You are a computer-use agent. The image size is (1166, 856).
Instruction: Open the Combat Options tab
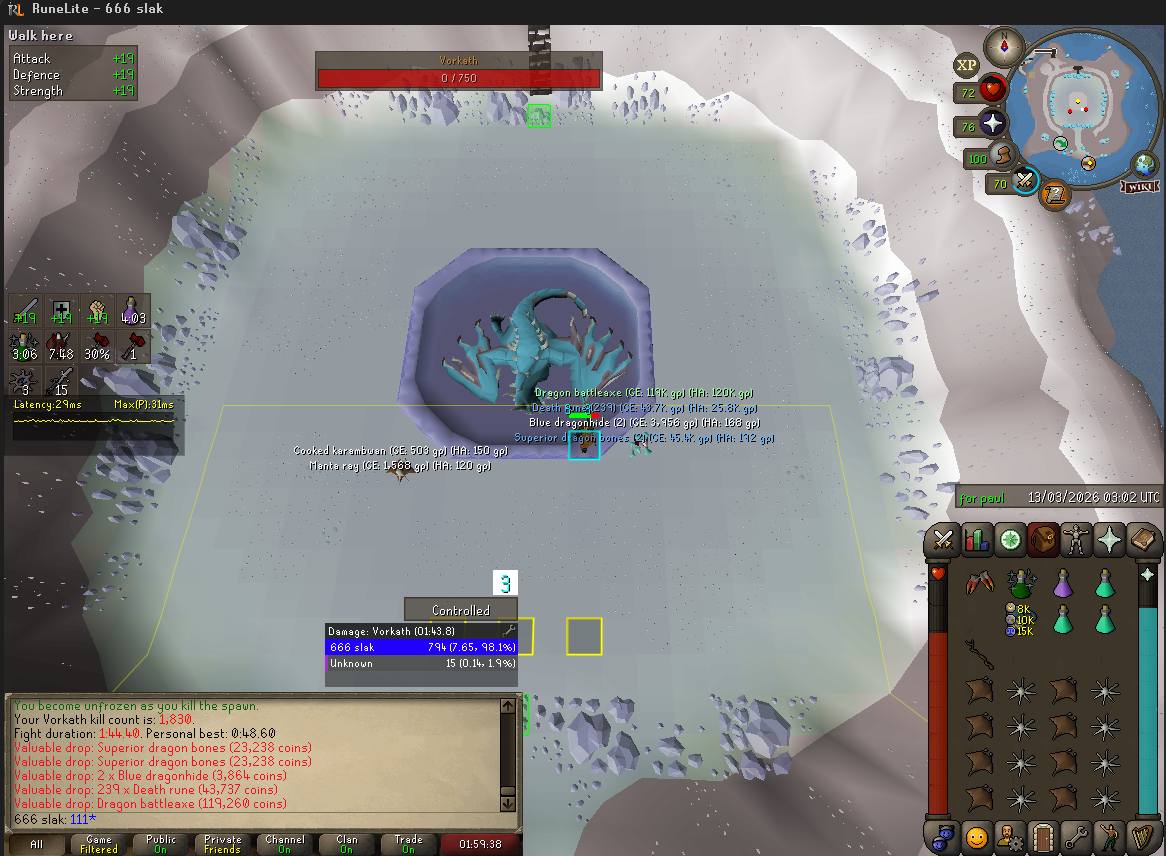click(942, 540)
